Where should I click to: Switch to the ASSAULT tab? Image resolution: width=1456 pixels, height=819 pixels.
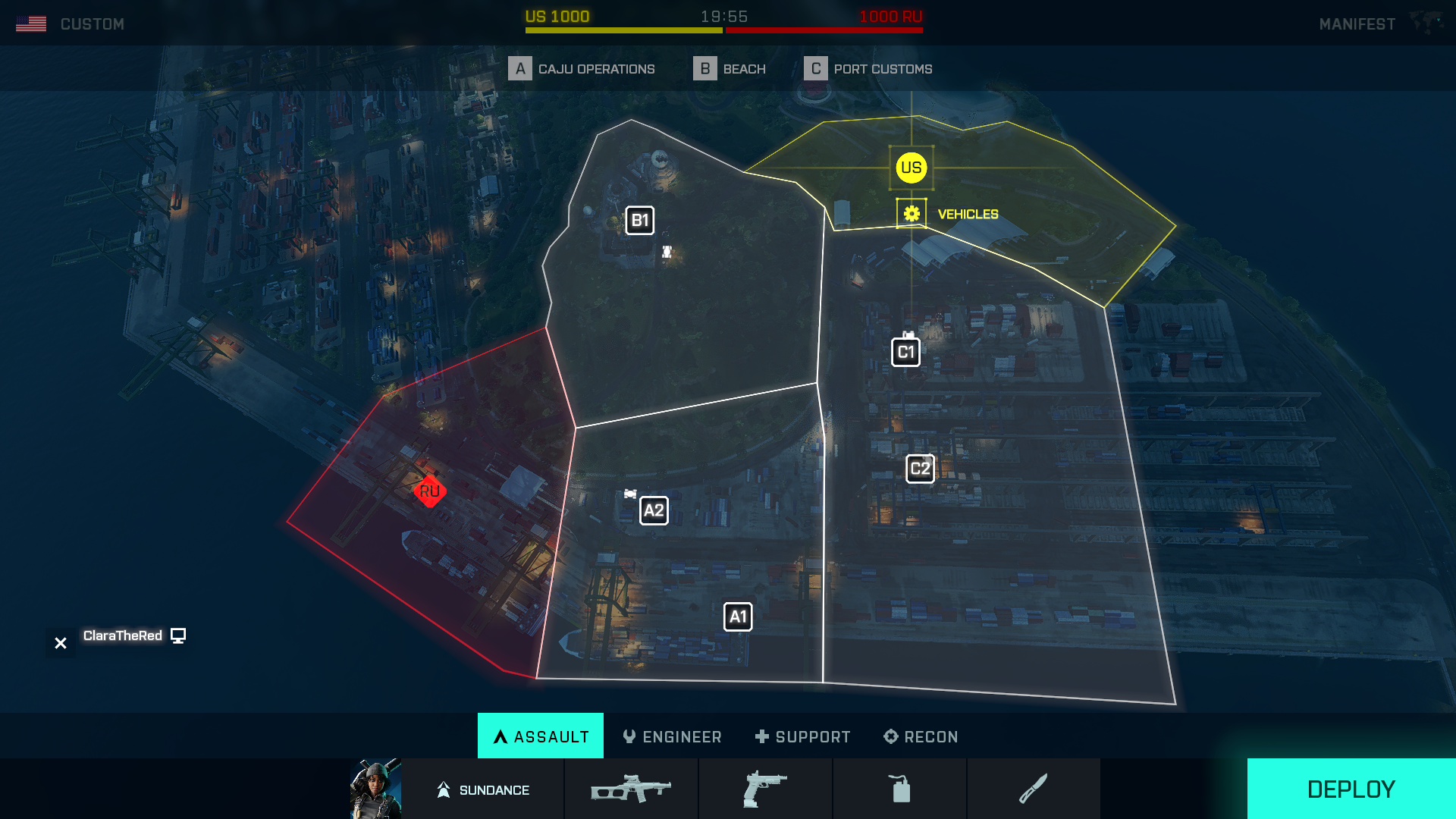point(540,736)
